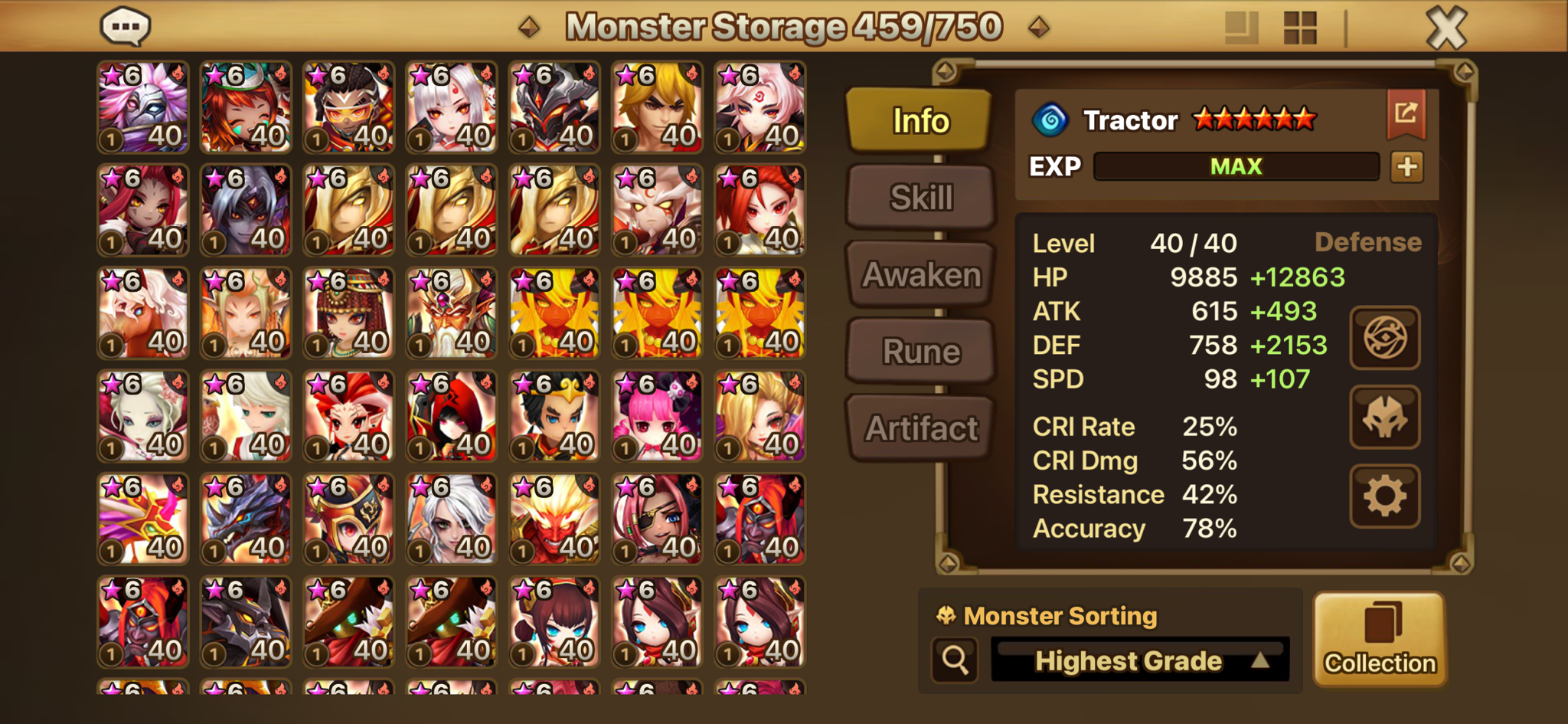Click the plus button beside EXP bar
1568x724 pixels.
pyautogui.click(x=1406, y=167)
